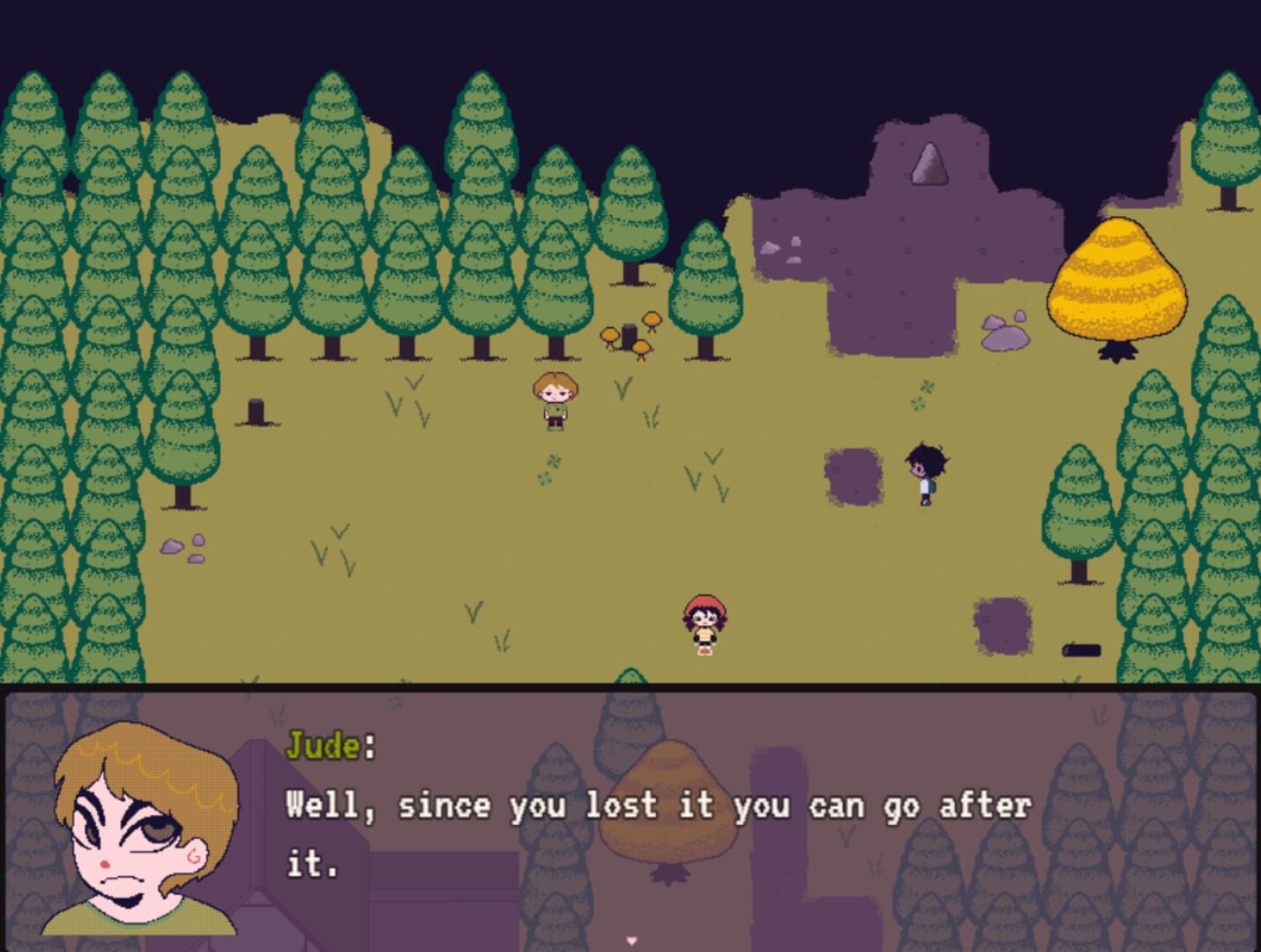1261x952 pixels.
Task: Select the pile of rocks near the cliff base
Action: pos(1005,331)
